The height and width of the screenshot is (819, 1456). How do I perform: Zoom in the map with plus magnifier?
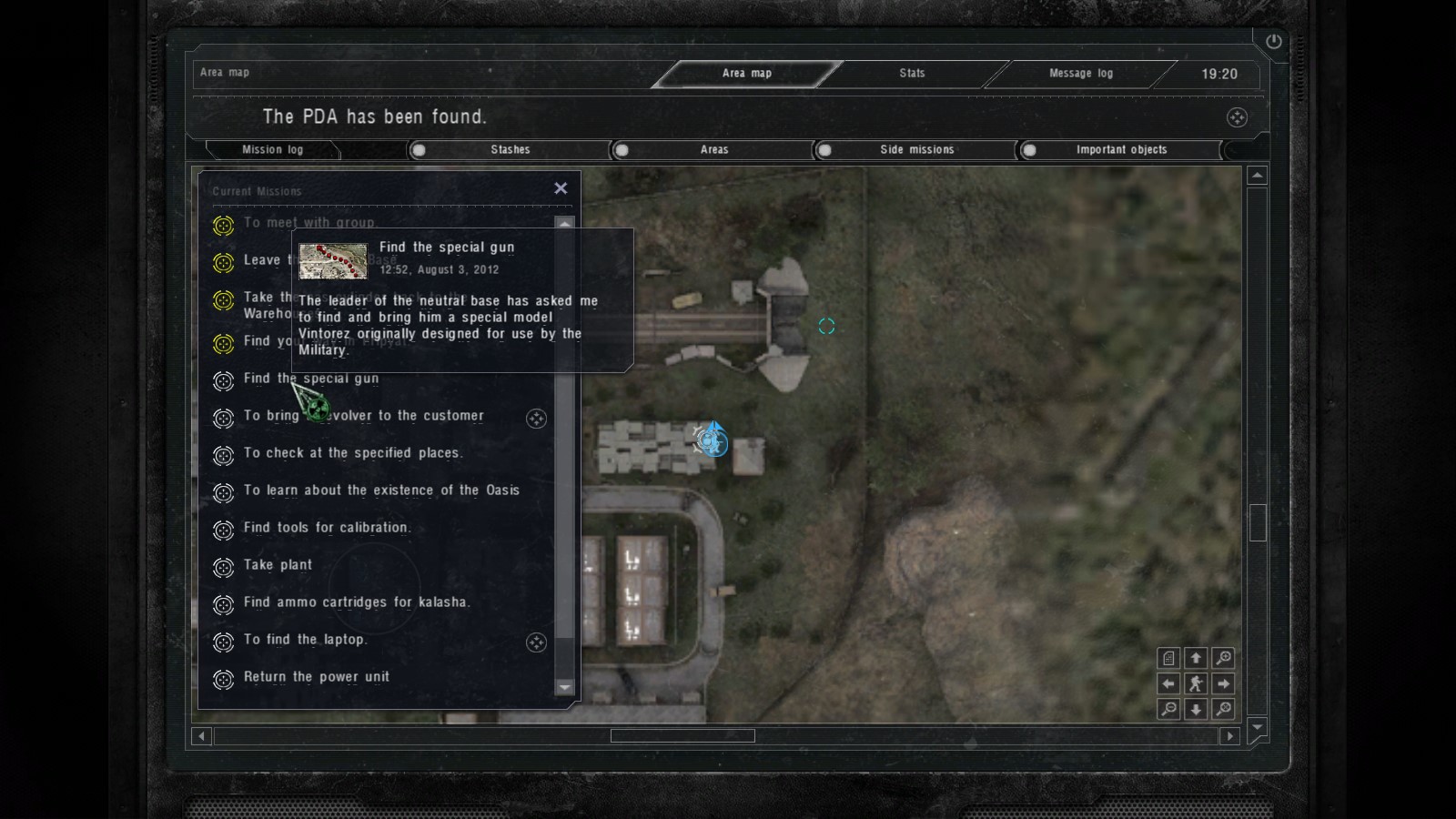[x=1224, y=658]
